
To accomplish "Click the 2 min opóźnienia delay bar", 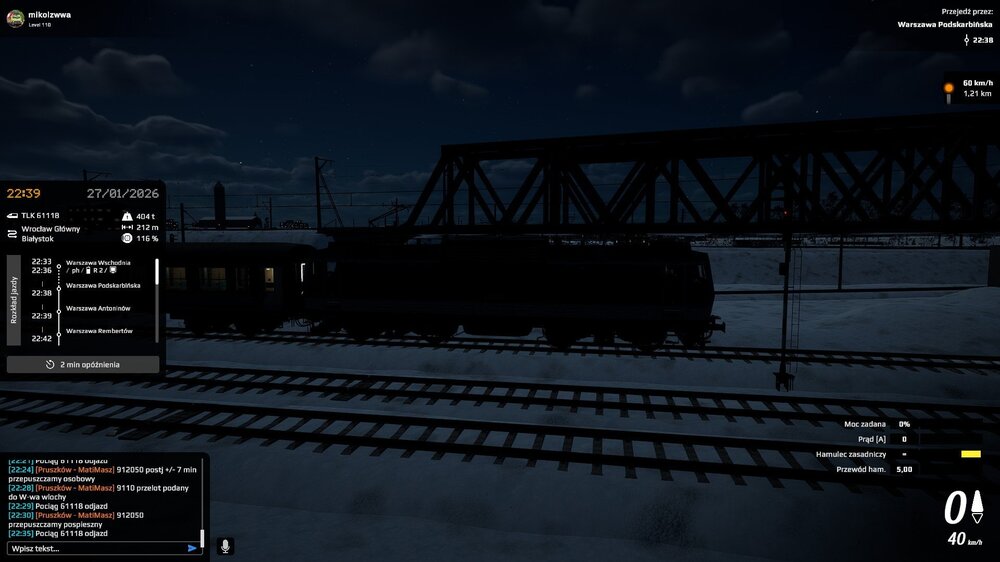I will [x=83, y=365].
